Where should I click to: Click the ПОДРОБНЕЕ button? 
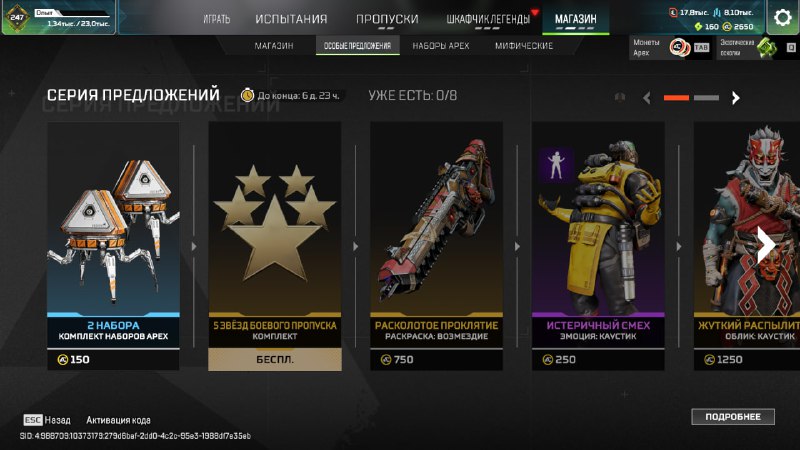click(x=732, y=416)
